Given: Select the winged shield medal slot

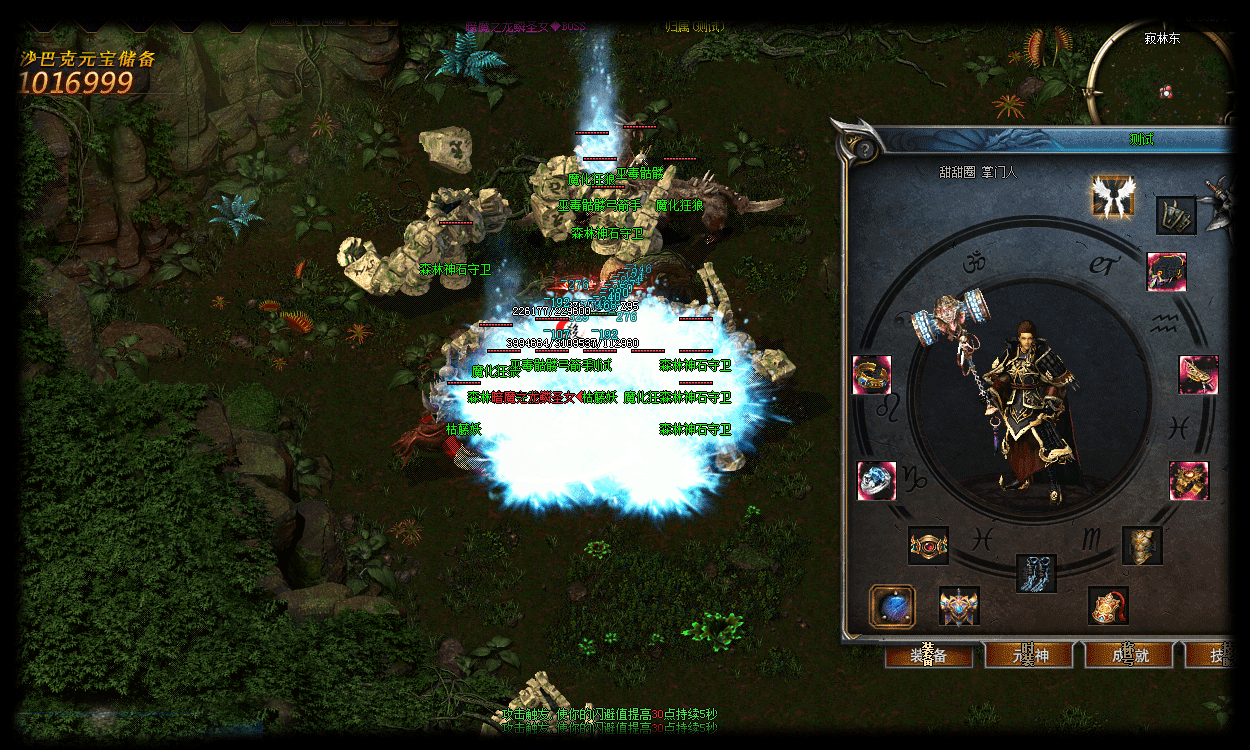Looking at the screenshot, I should pyautogui.click(x=959, y=606).
